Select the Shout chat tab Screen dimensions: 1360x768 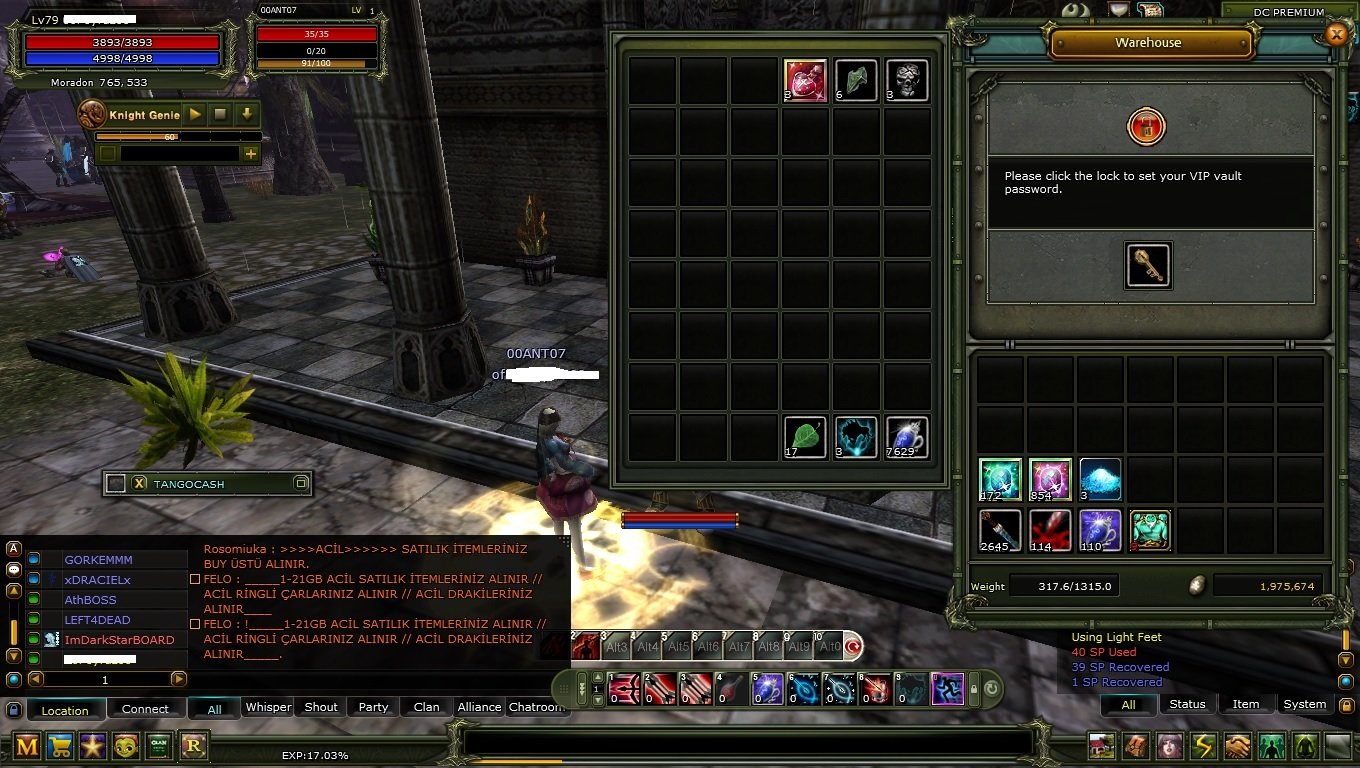point(319,707)
